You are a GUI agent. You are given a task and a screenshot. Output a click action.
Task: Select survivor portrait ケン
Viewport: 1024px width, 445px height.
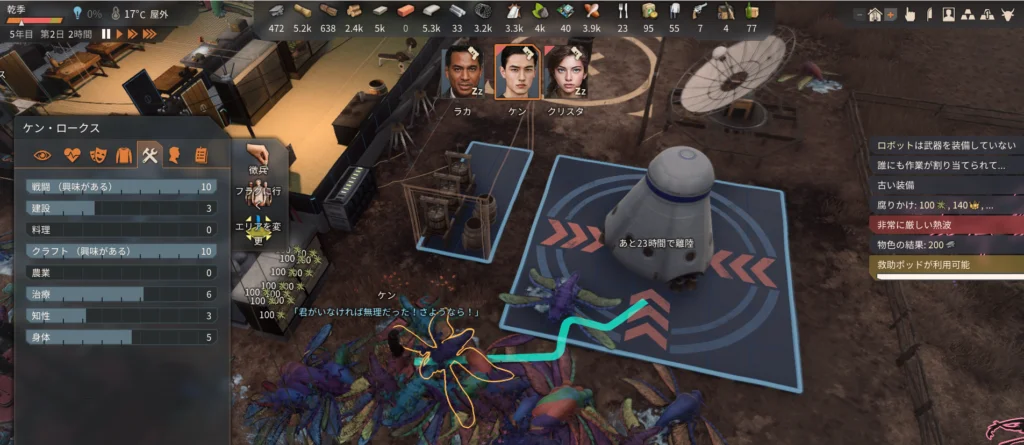[517, 71]
